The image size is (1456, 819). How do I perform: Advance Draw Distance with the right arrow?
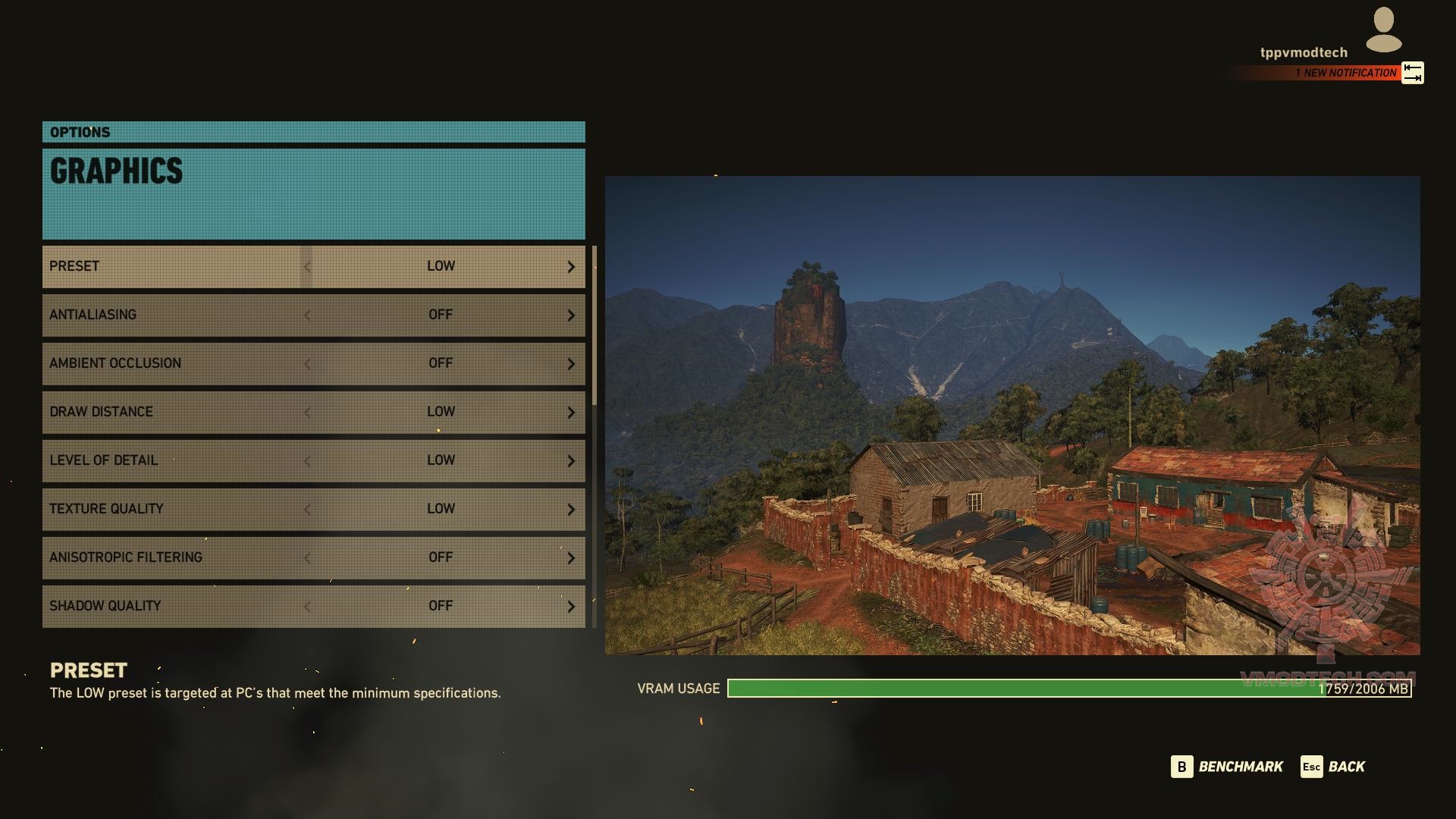click(571, 413)
